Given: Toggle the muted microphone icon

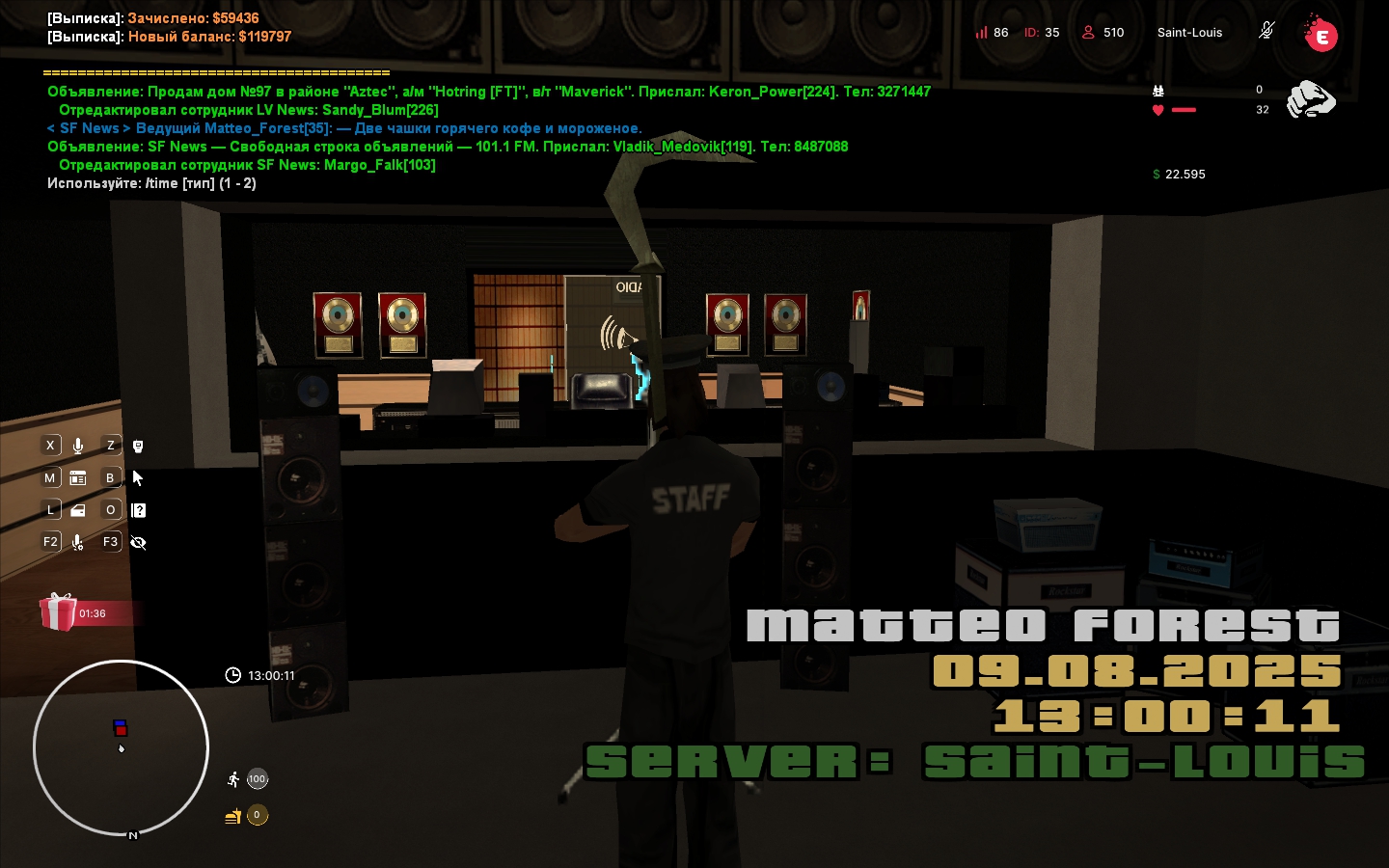Looking at the screenshot, I should click(1266, 31).
